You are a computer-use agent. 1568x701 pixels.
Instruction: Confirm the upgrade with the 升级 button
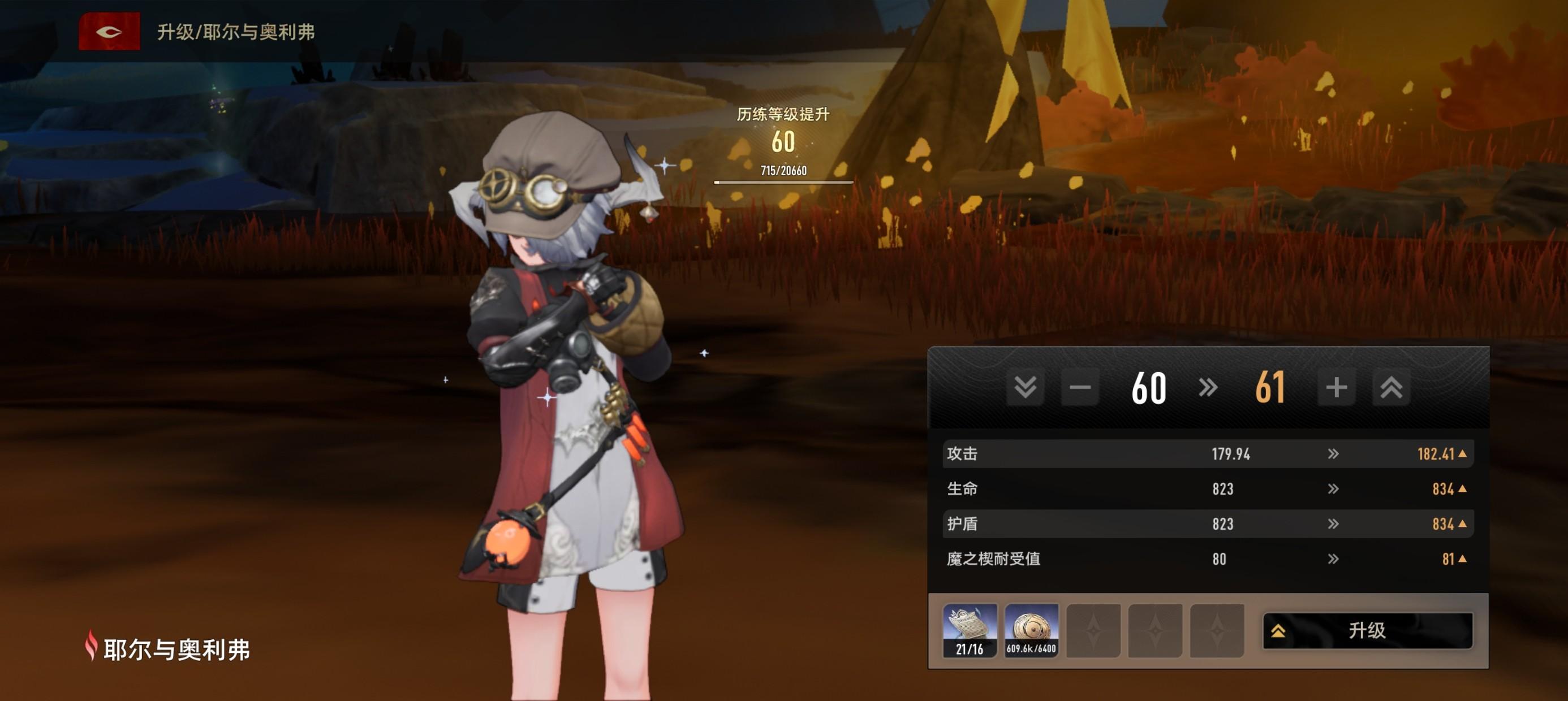pyautogui.click(x=1367, y=630)
